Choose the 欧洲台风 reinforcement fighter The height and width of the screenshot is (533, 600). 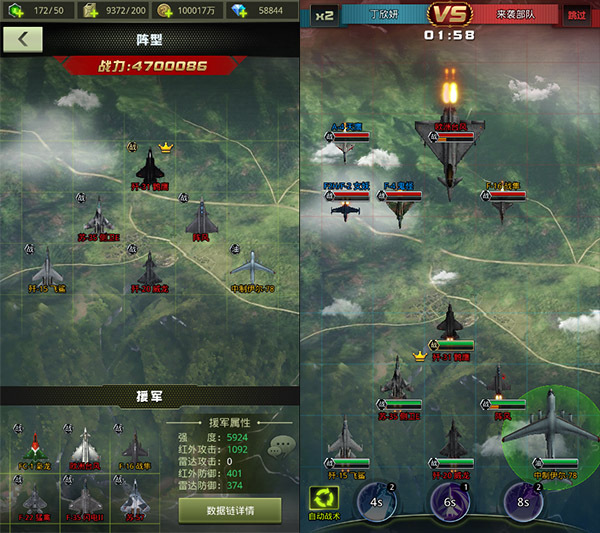tap(86, 447)
